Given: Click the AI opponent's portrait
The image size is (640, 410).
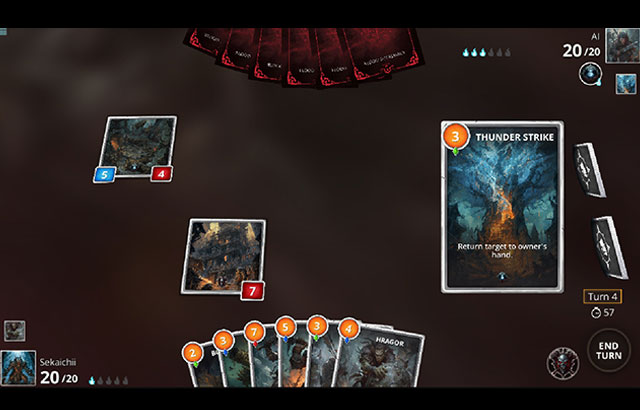Looking at the screenshot, I should 621,44.
